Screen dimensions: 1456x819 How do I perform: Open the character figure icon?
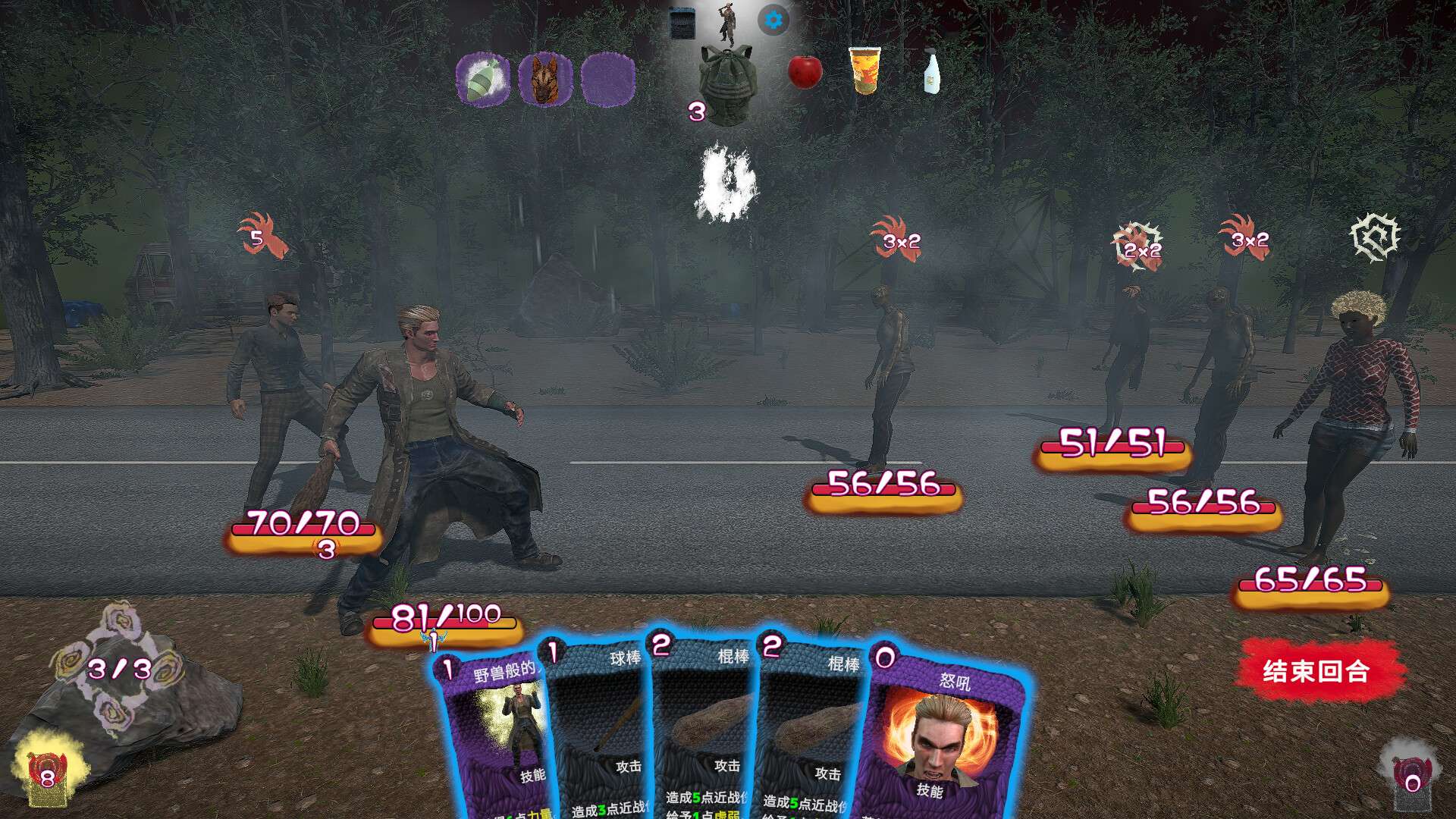click(x=727, y=23)
